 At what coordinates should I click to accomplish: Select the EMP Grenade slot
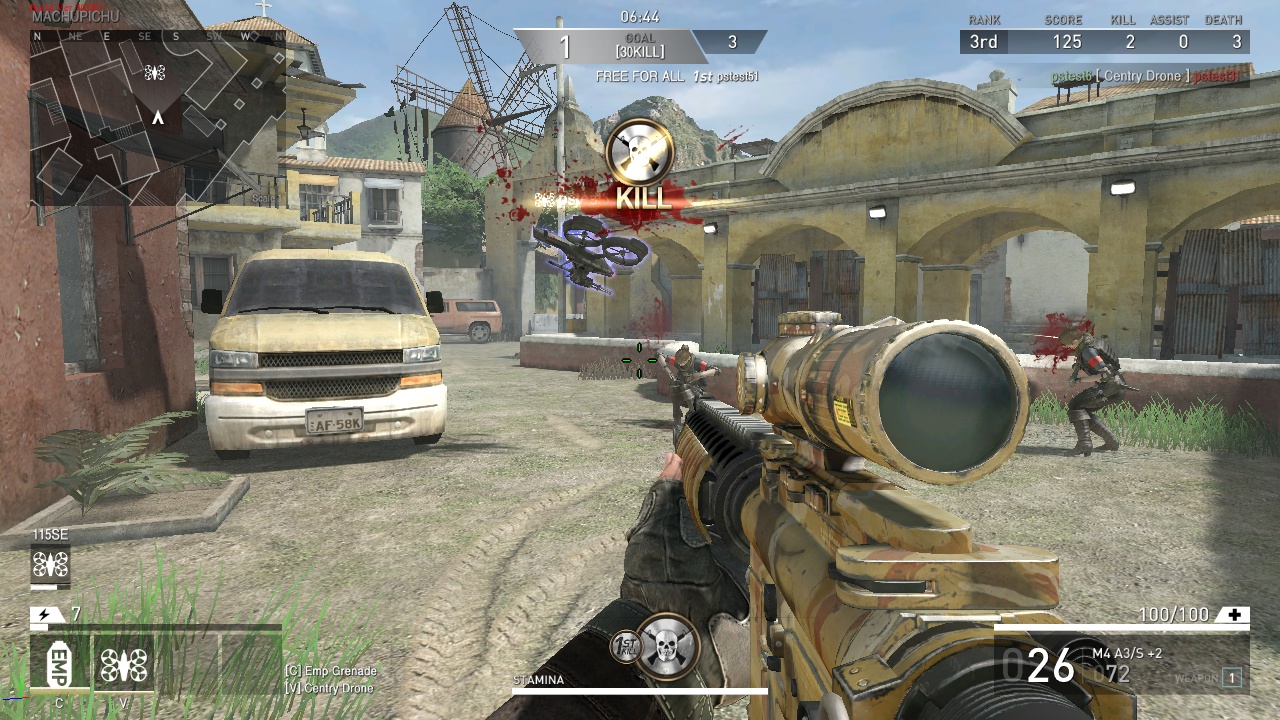(59, 662)
